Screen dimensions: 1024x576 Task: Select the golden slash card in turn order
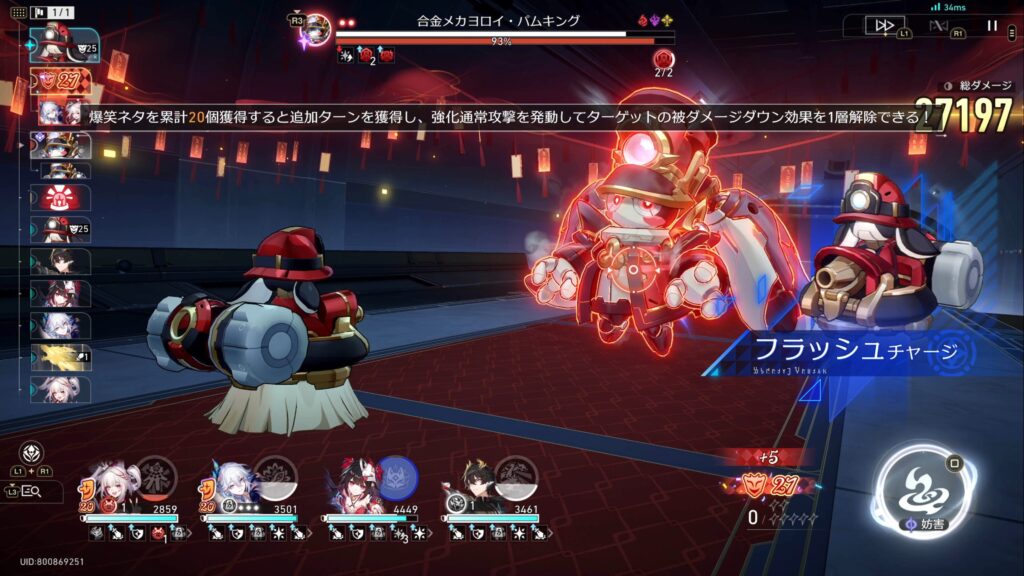click(60, 357)
